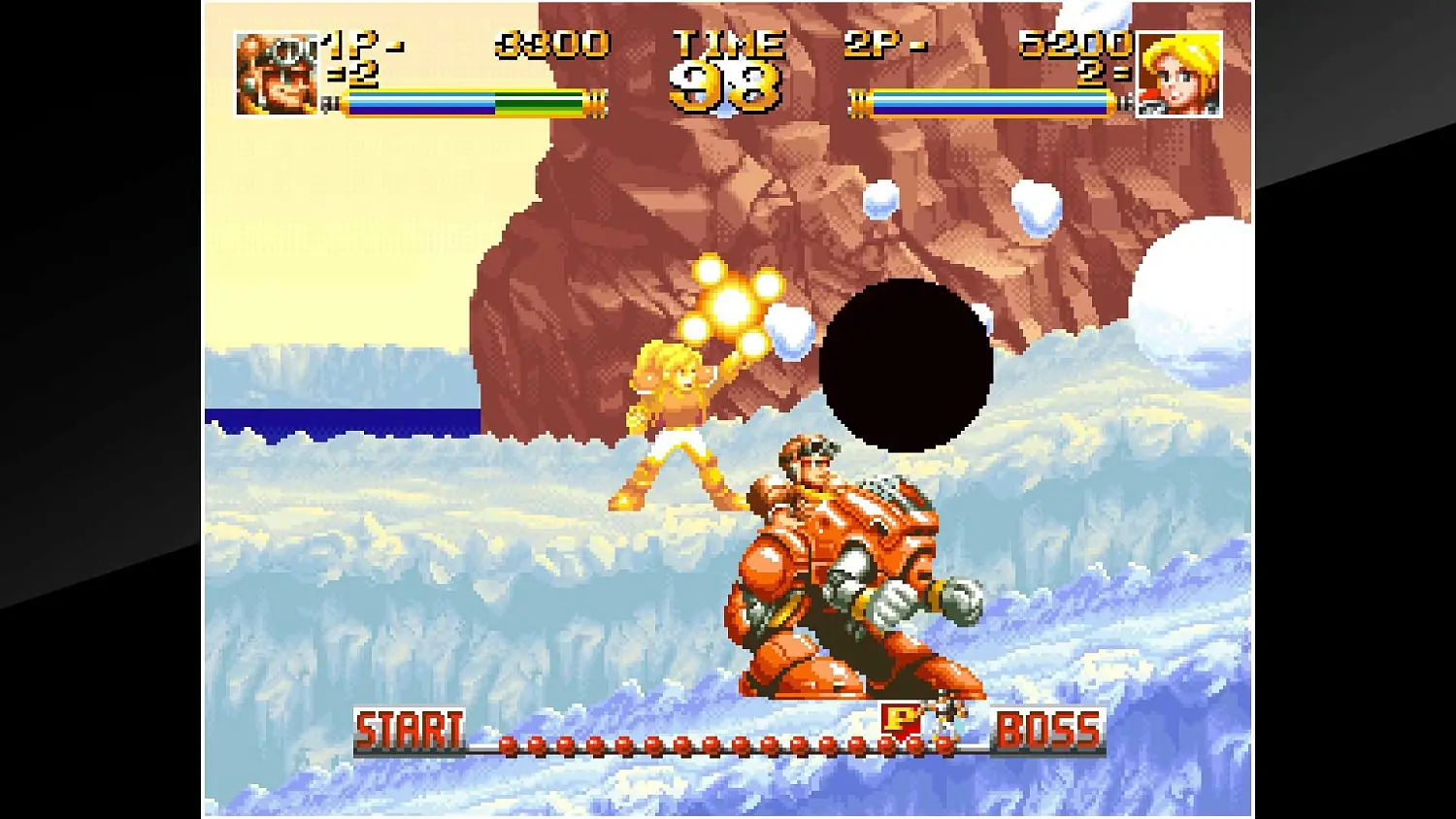Click the TIME label in the HUD
Image resolution: width=1456 pixels, height=819 pixels.
(x=728, y=43)
